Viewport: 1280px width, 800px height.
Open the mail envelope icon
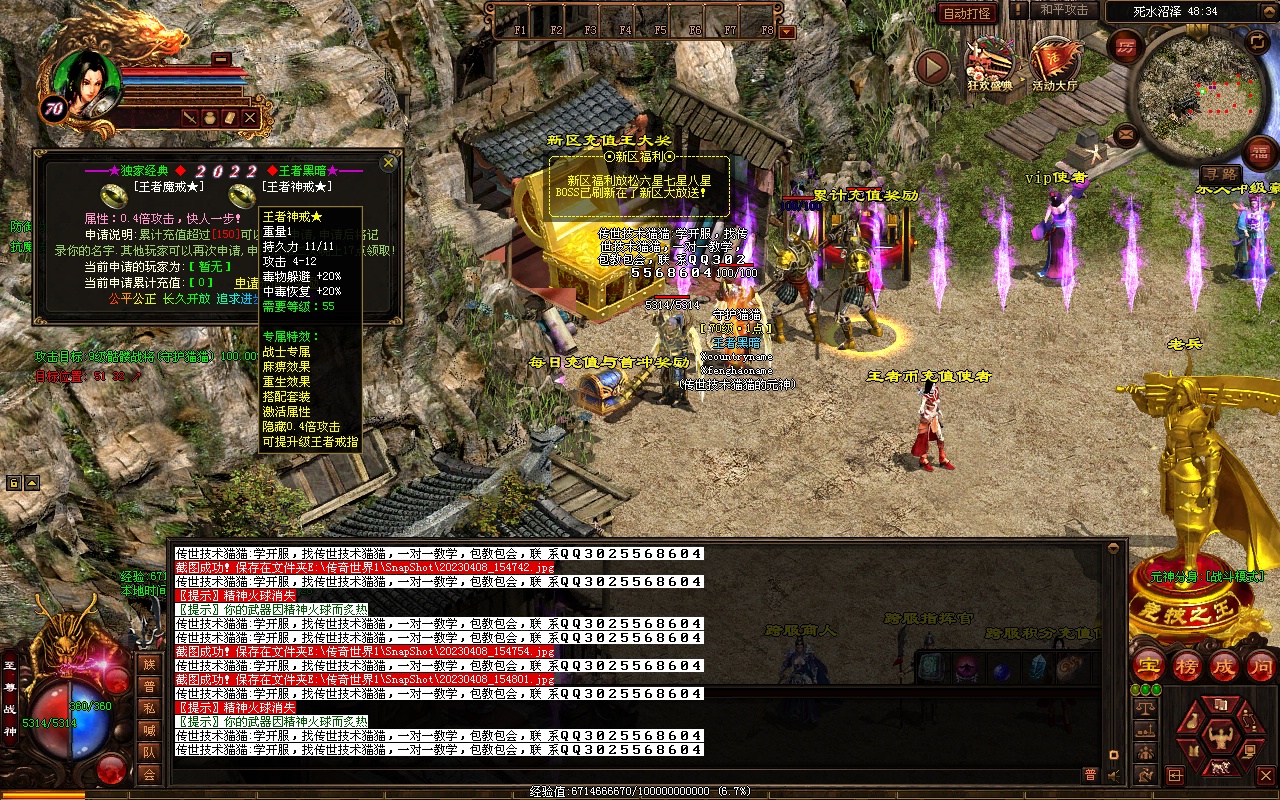coord(1126,133)
